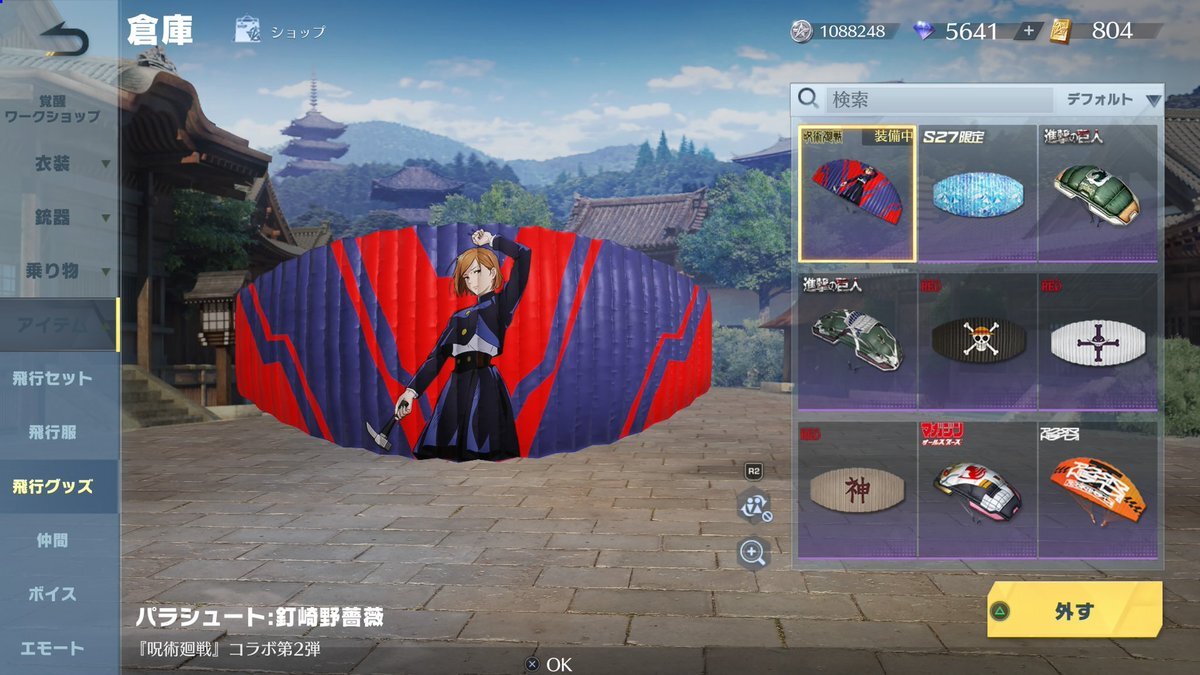Open the ショップ shop link
This screenshot has height=675, width=1200.
pos(281,31)
